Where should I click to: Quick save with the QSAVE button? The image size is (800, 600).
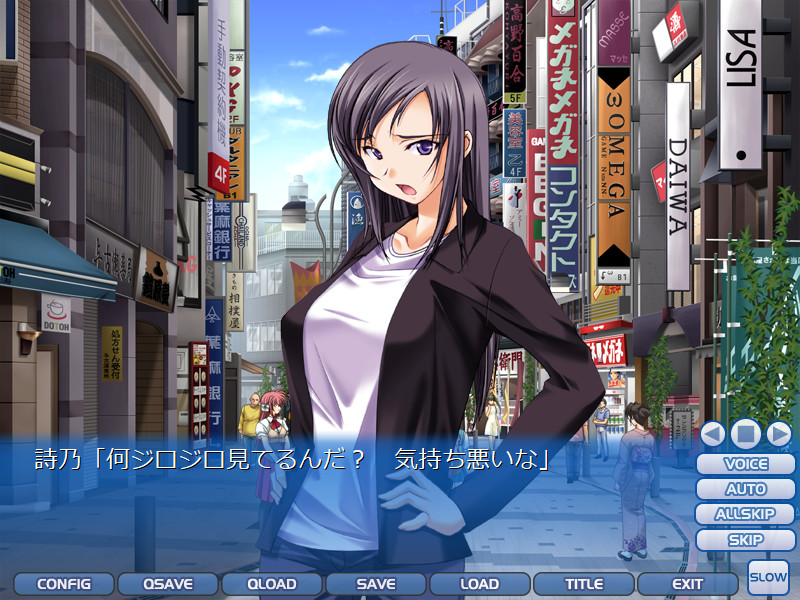tap(168, 584)
